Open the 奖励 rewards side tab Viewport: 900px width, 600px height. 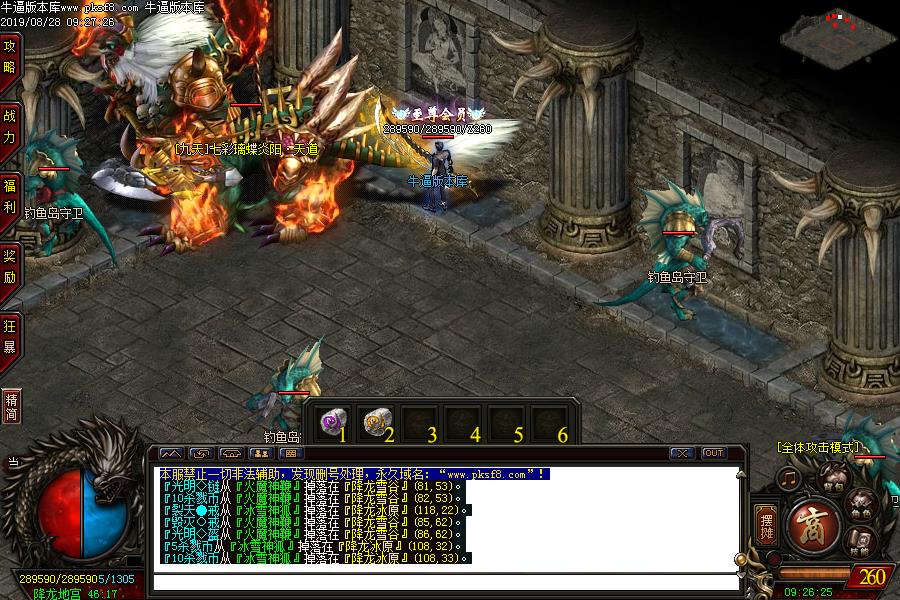[10, 264]
